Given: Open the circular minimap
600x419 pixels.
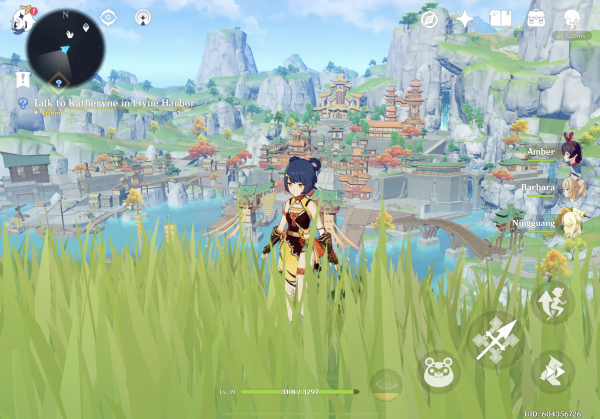Looking at the screenshot, I should coord(66,49).
